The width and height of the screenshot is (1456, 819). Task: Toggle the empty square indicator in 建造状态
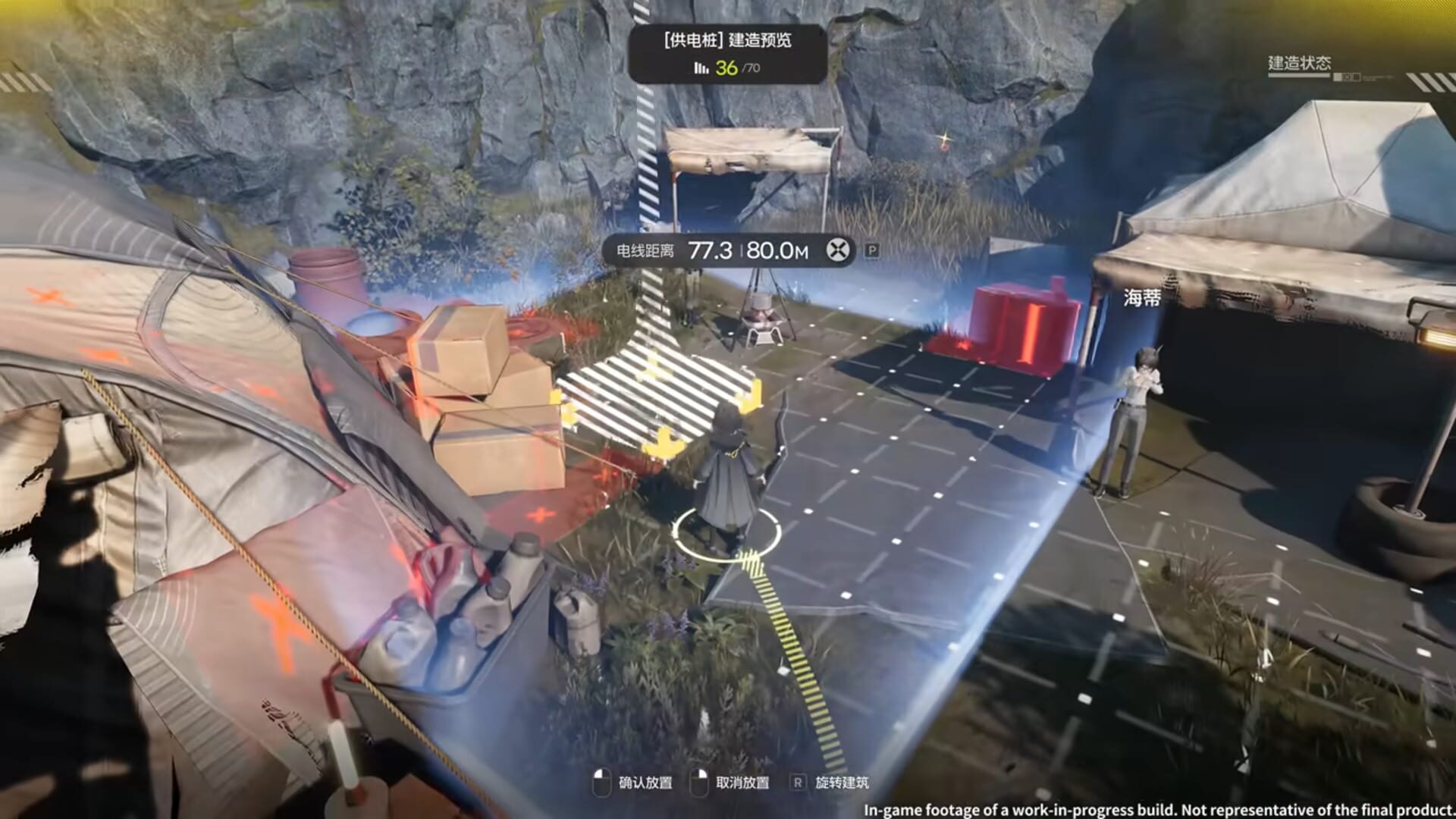[1357, 77]
